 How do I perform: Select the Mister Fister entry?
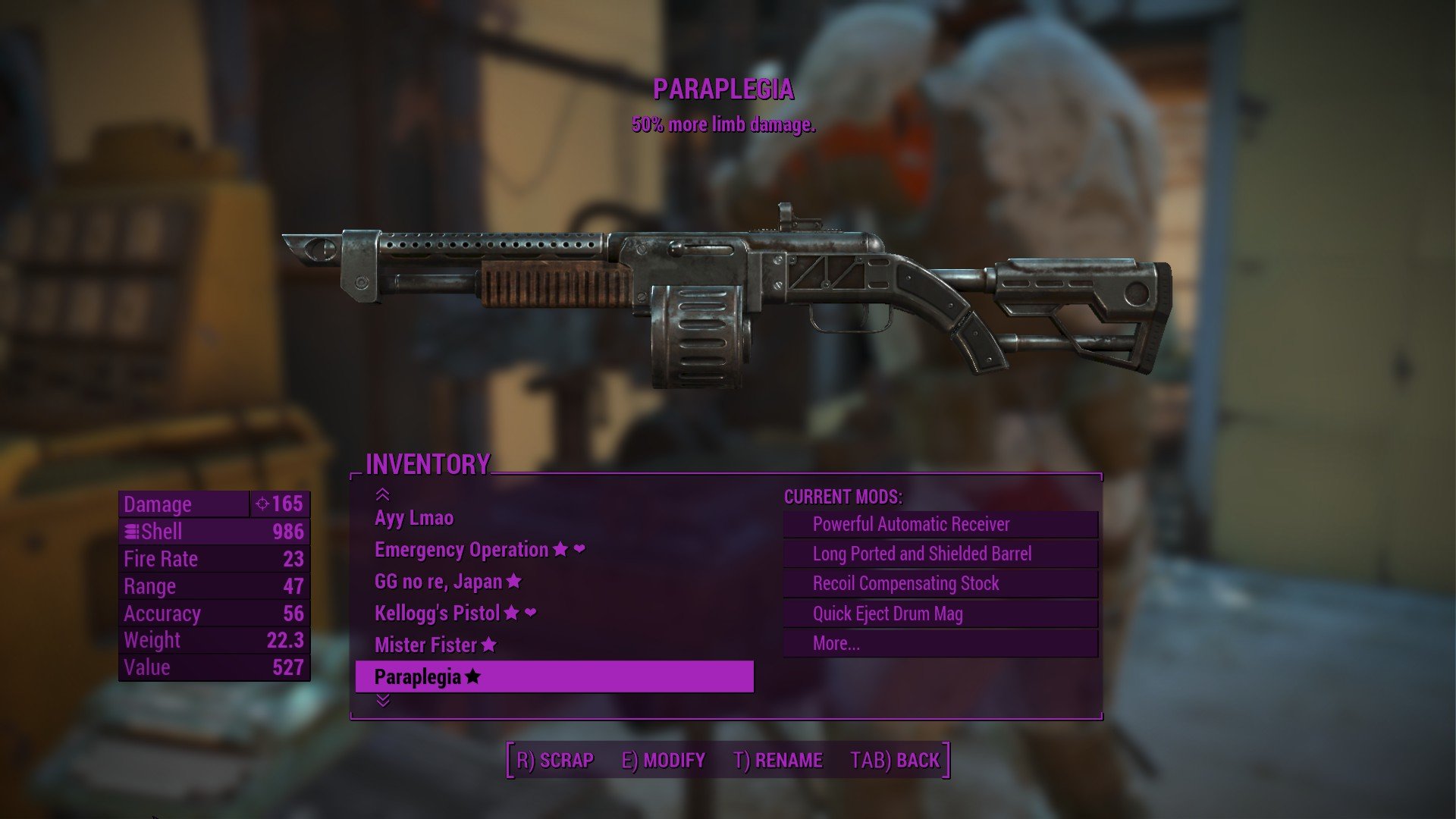point(425,645)
